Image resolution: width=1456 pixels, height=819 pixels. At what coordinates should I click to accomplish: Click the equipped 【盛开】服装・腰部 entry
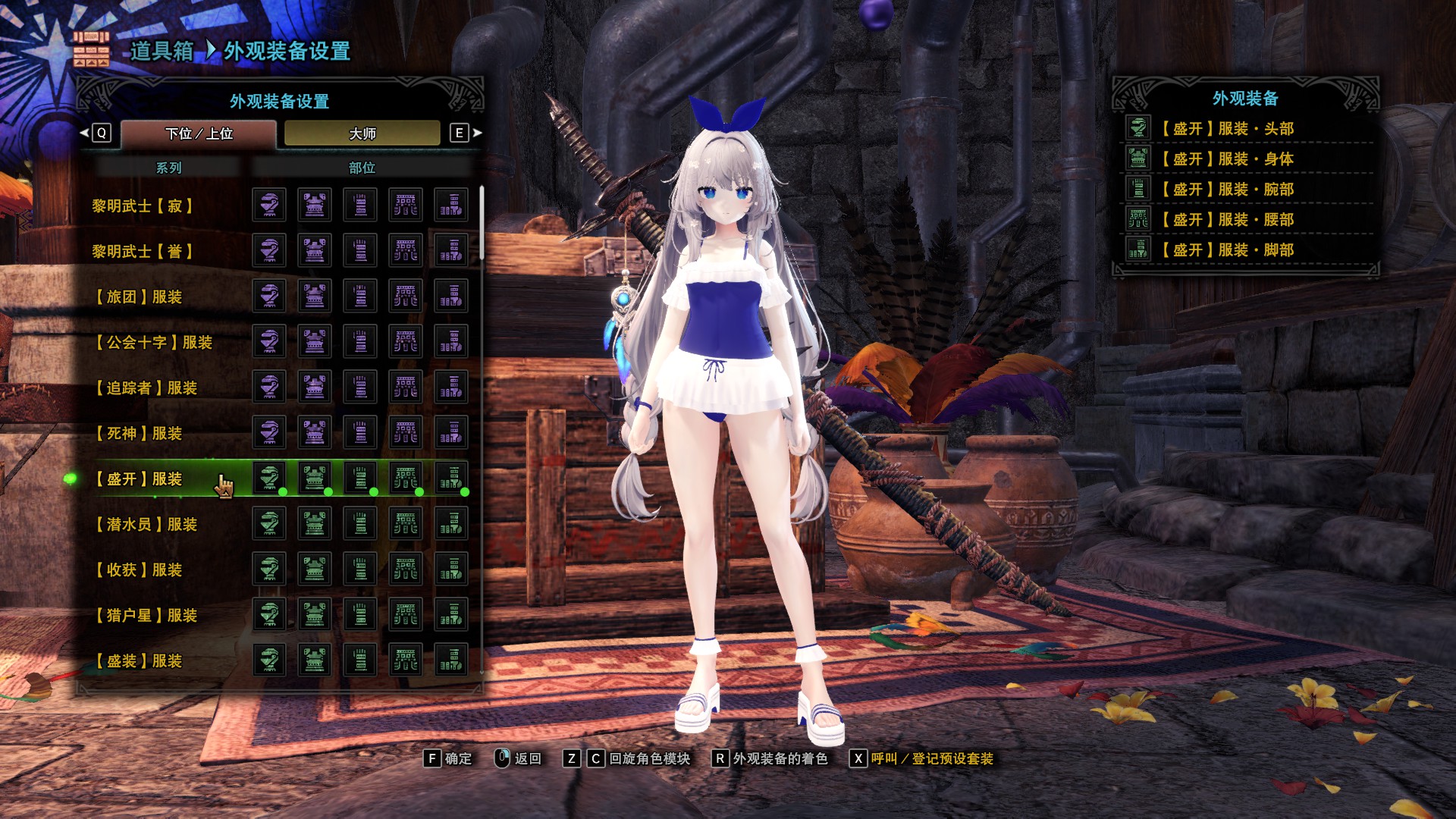[1226, 220]
